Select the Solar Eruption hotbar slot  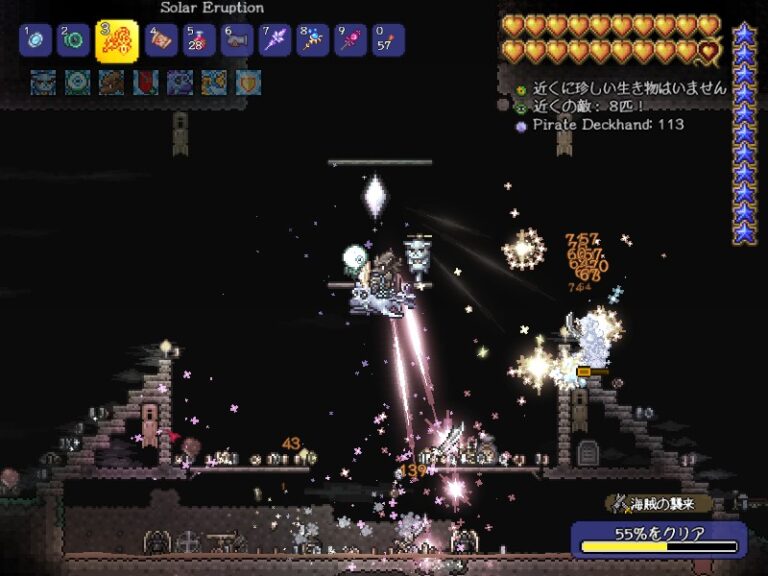click(117, 42)
